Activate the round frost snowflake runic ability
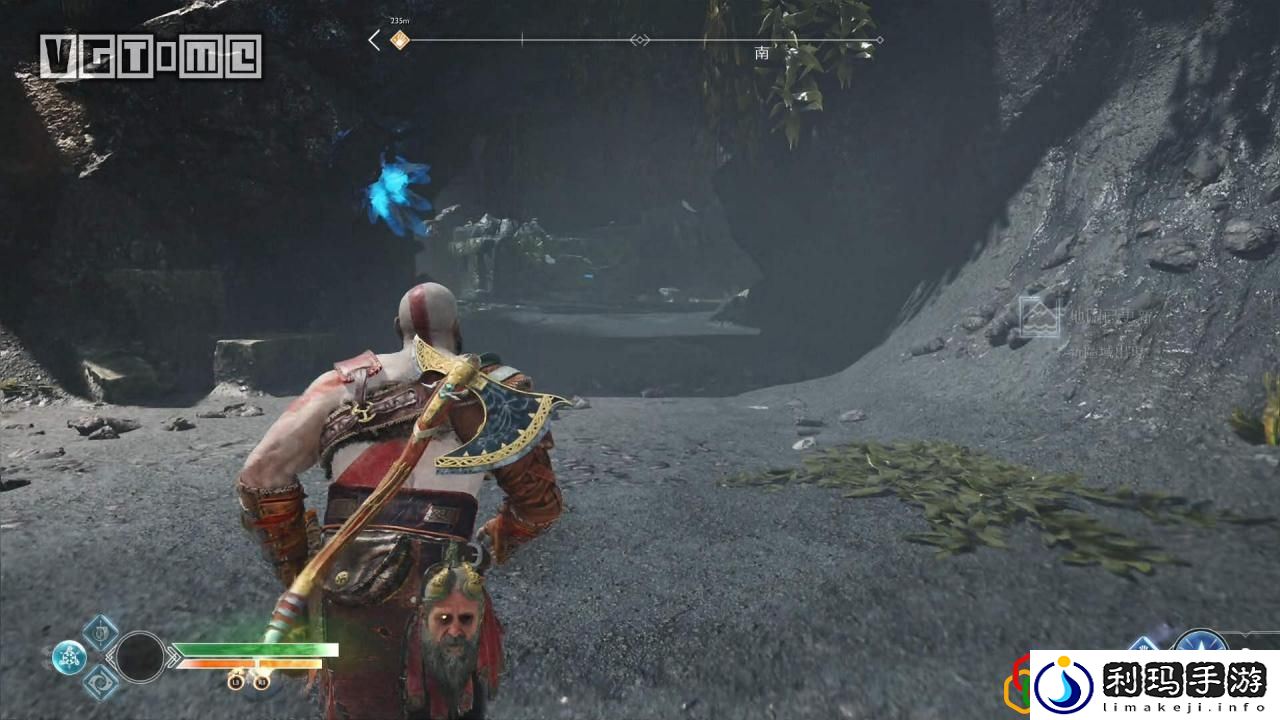 click(x=69, y=657)
